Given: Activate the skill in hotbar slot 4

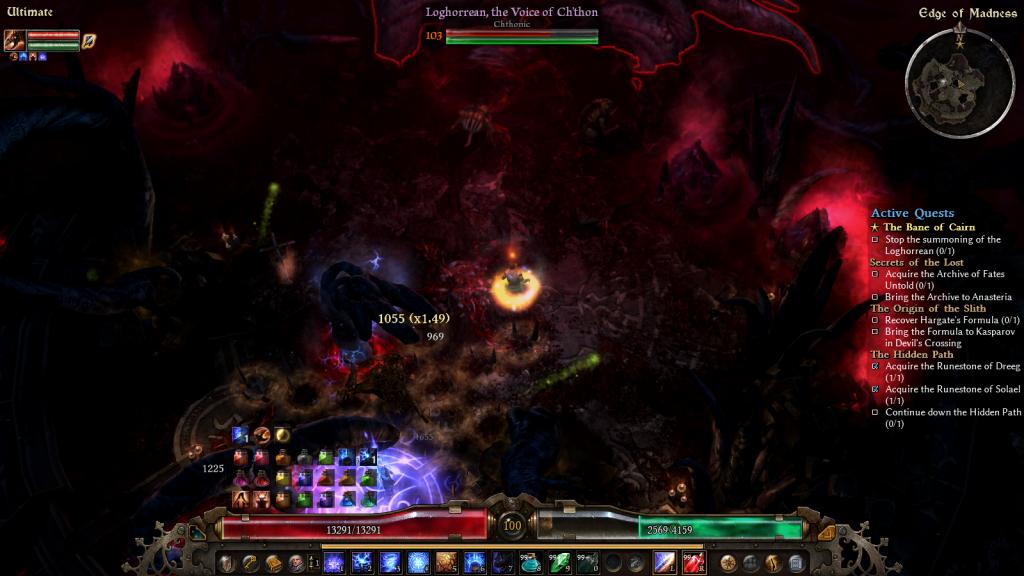Looking at the screenshot, I should pos(419,563).
